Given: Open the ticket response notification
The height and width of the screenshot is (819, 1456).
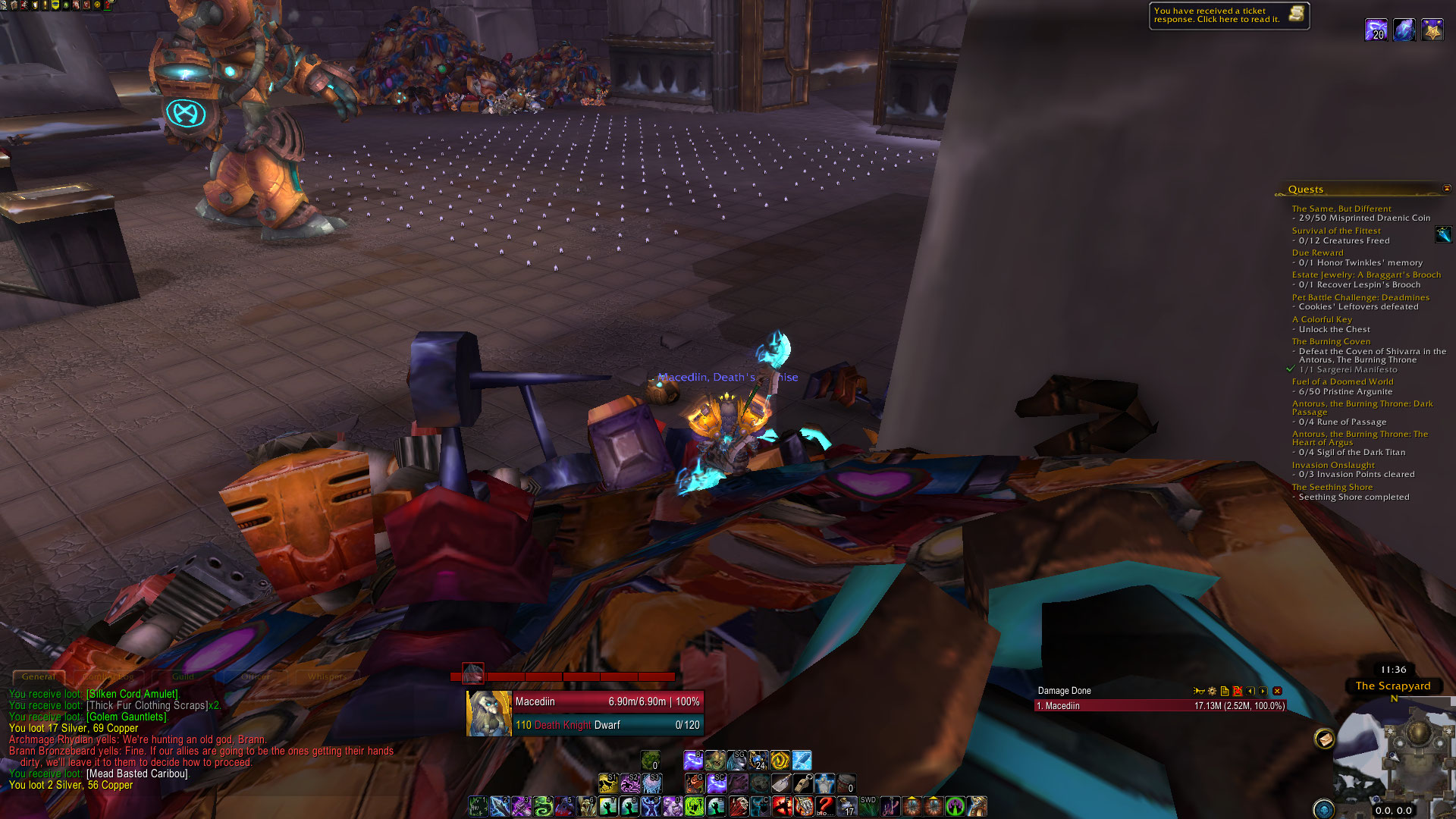Looking at the screenshot, I should [x=1228, y=15].
